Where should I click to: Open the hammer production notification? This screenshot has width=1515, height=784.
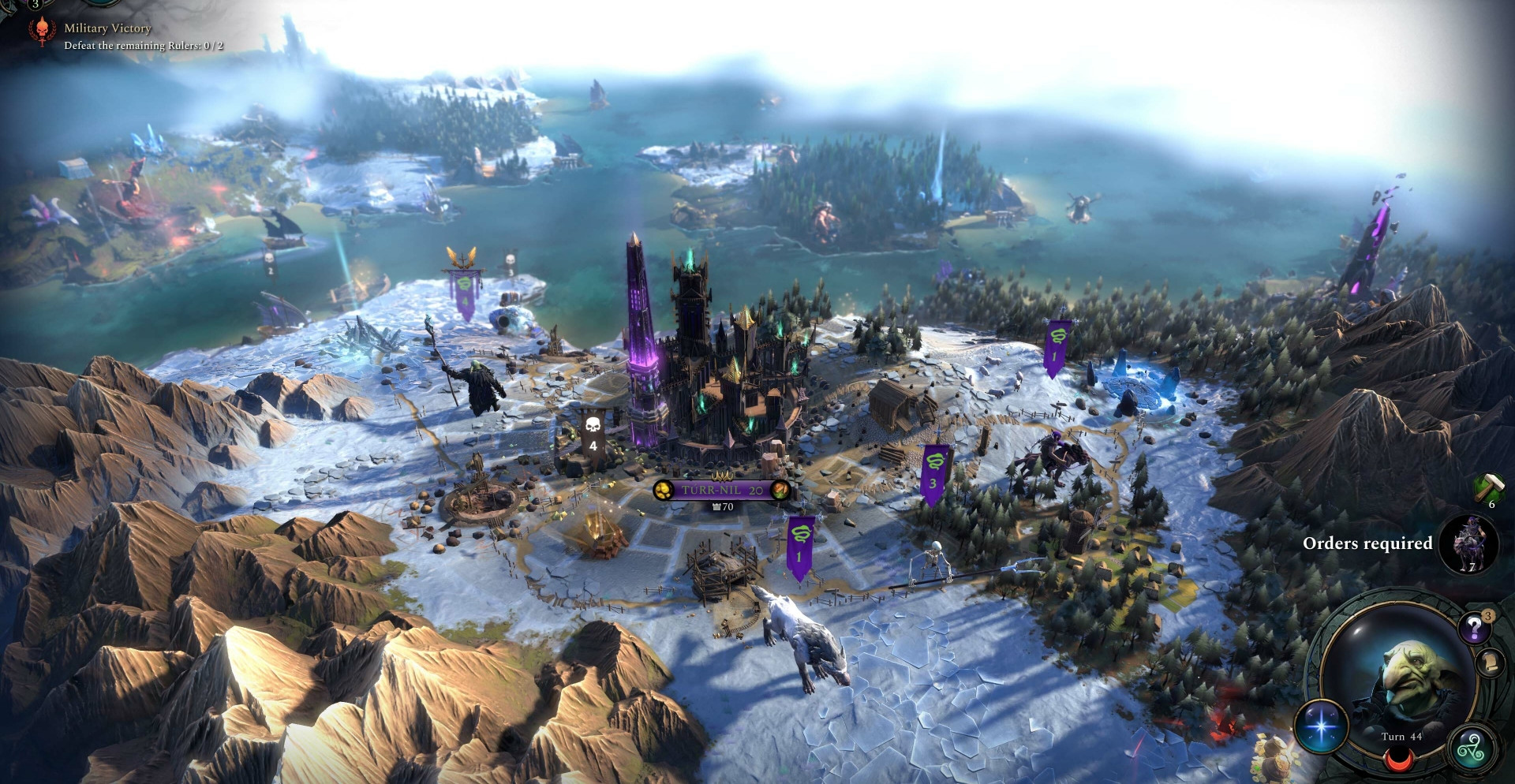(x=1489, y=488)
